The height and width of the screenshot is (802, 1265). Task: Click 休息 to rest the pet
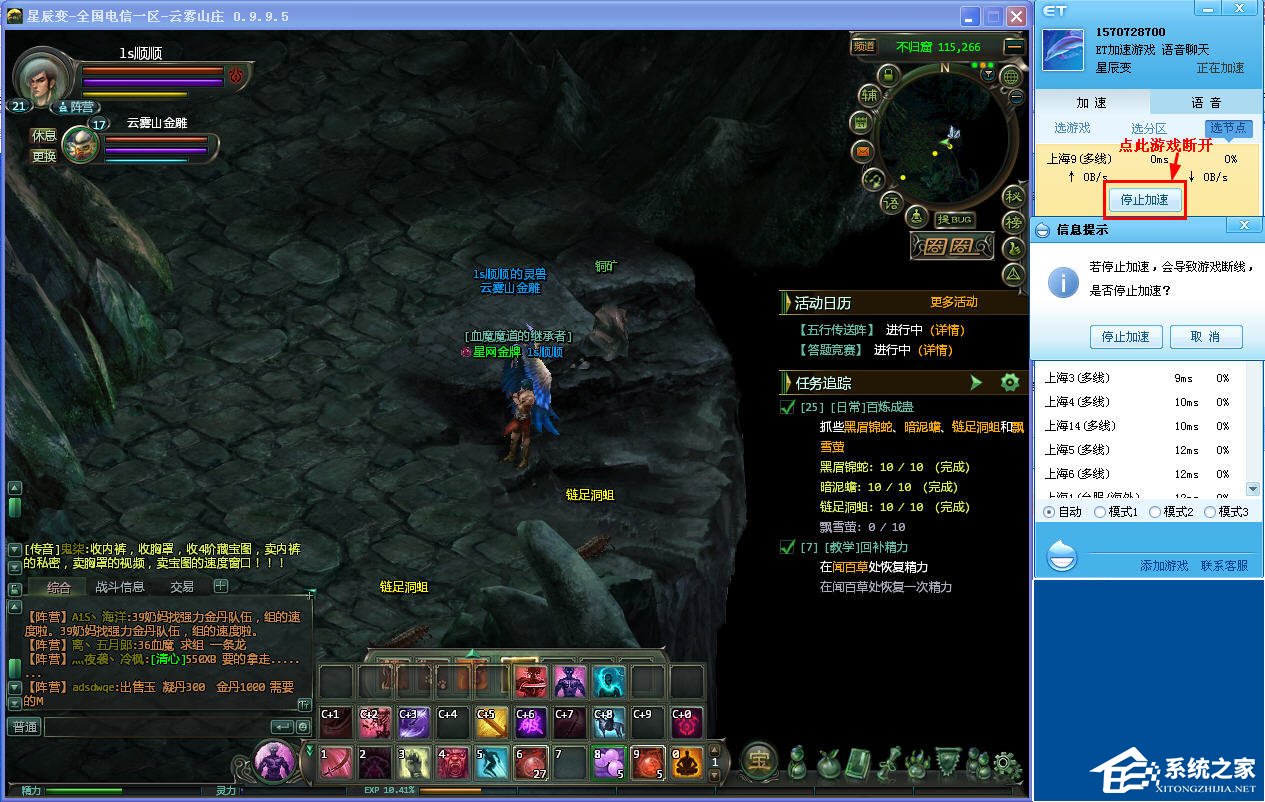click(44, 135)
